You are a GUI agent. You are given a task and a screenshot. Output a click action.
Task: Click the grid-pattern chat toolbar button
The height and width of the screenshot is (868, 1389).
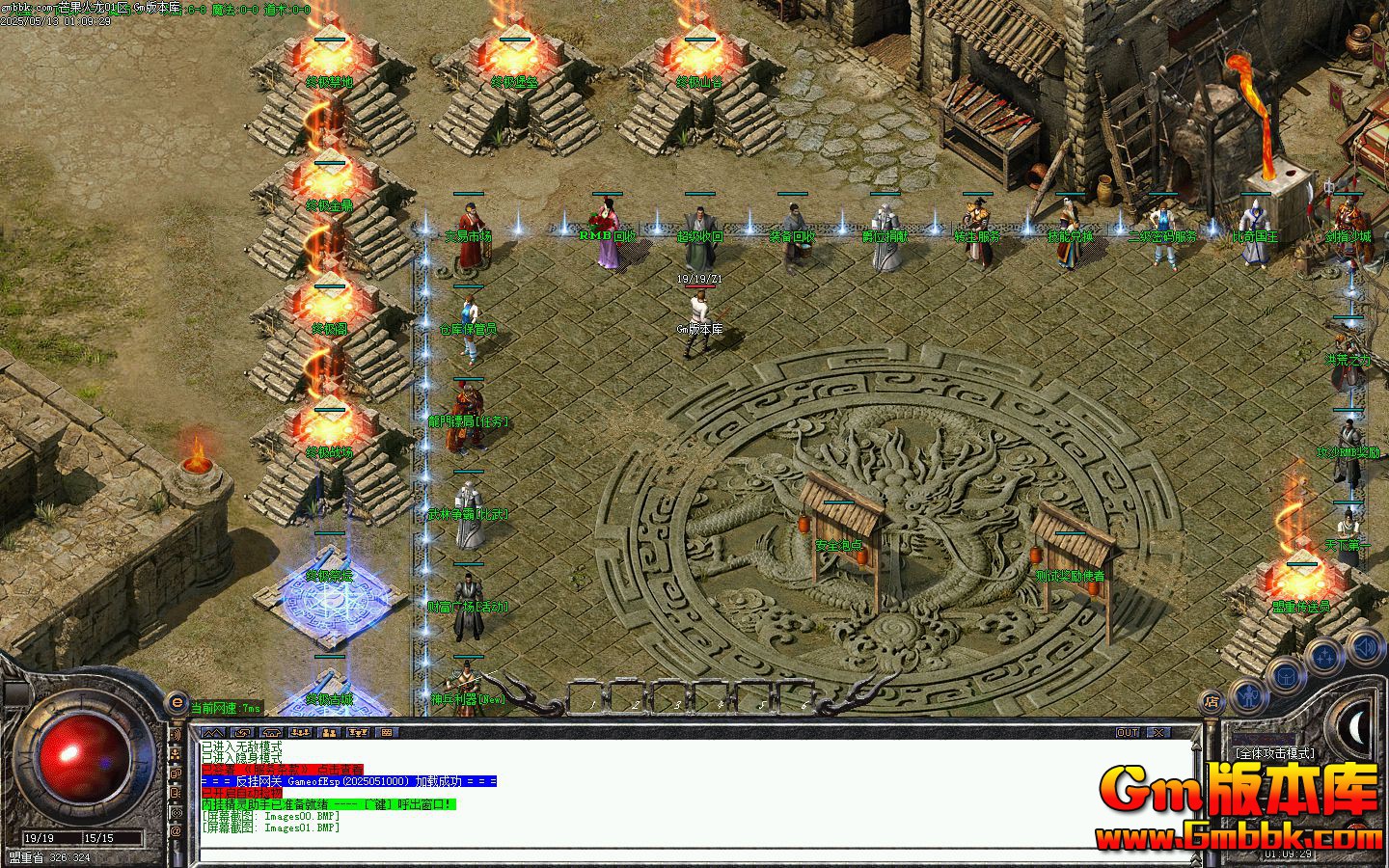pos(386,733)
